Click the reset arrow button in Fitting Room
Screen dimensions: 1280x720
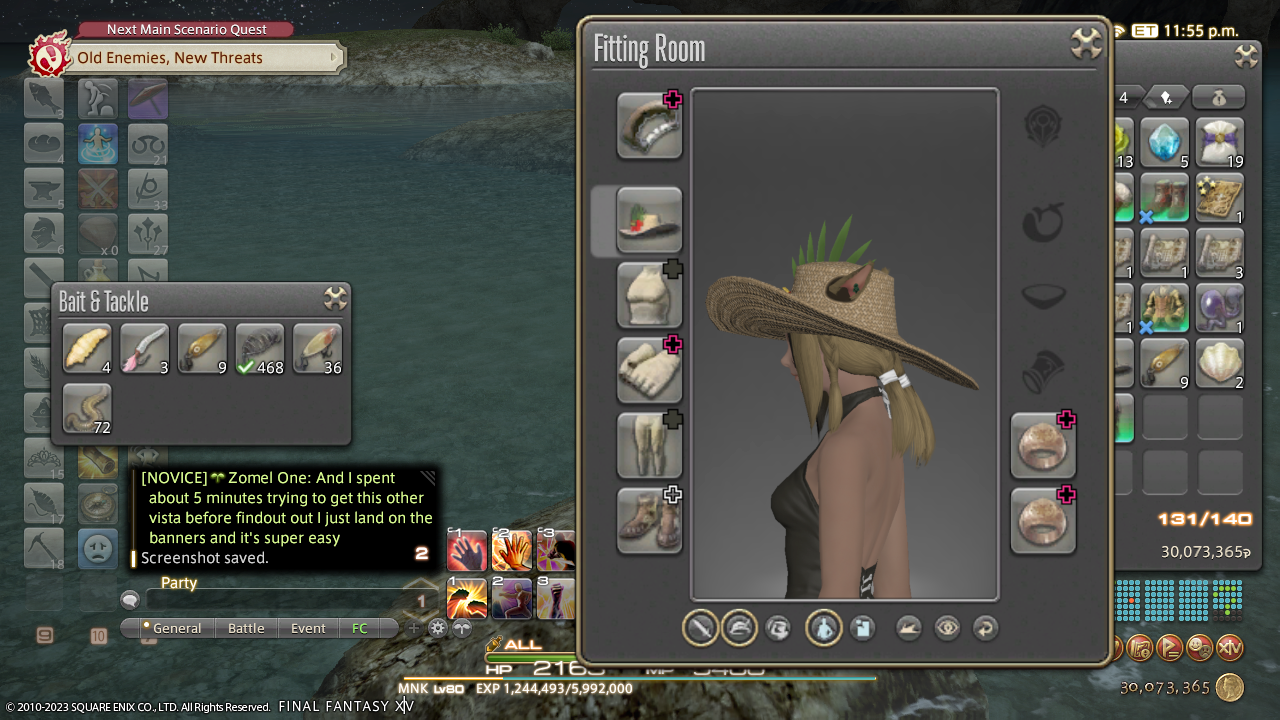(985, 628)
